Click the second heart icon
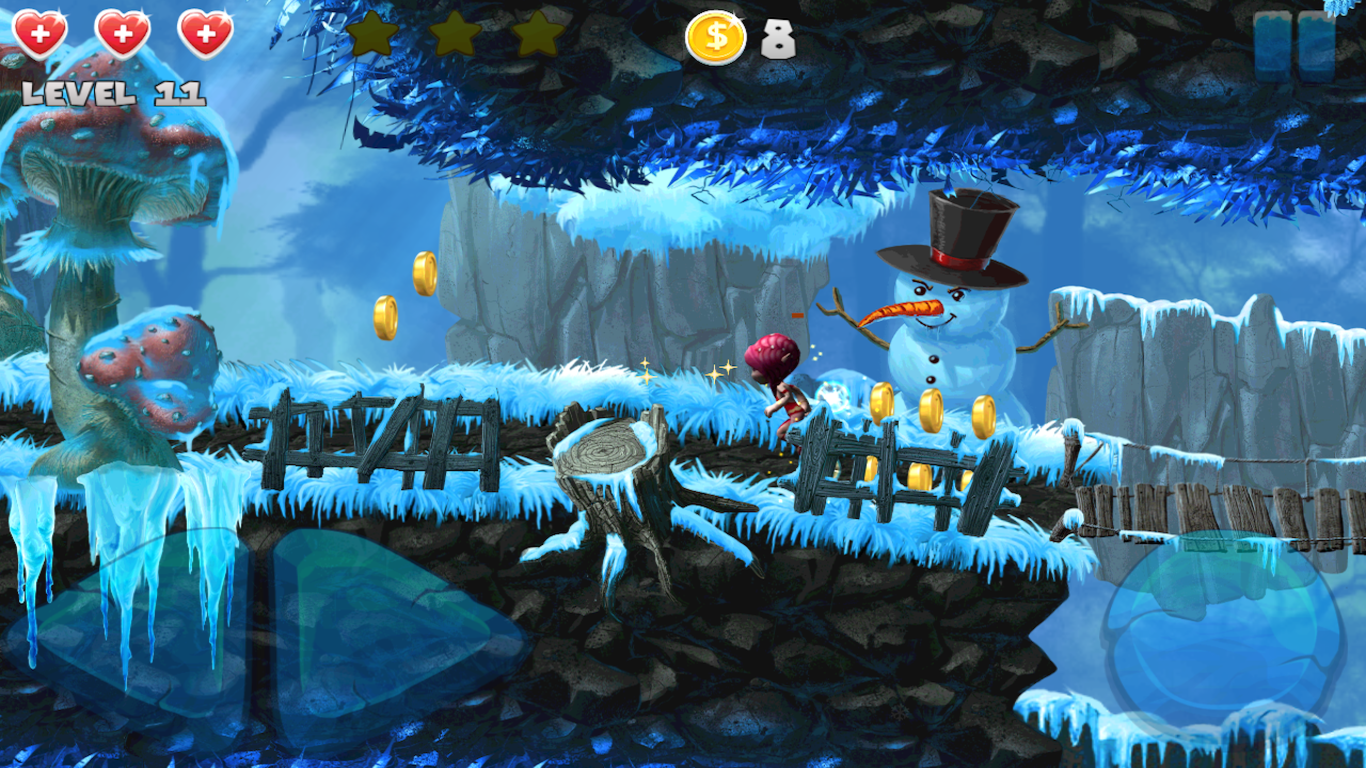Screen dimensions: 1366x768 (x=121, y=32)
